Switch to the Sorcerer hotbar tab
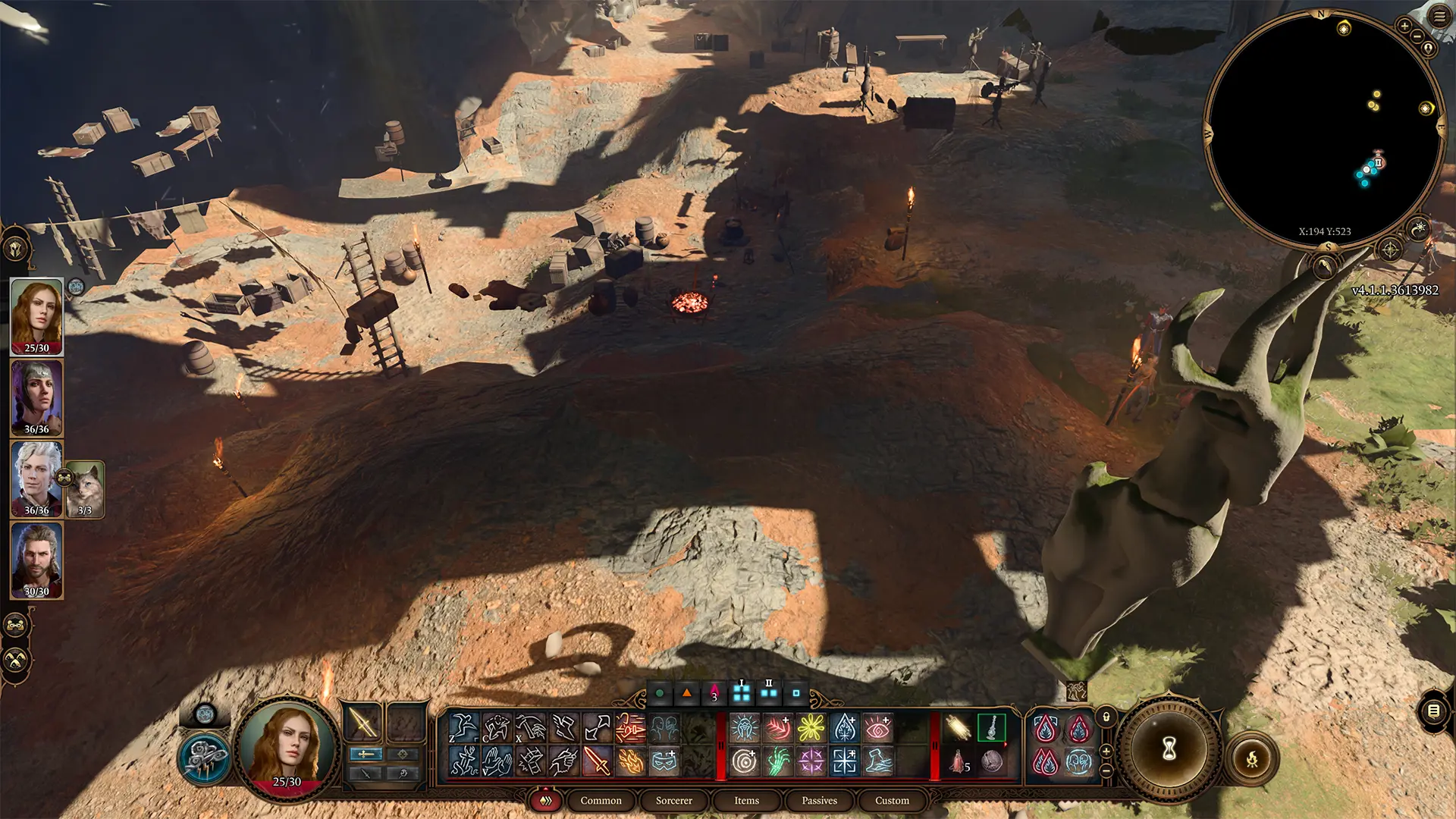Image resolution: width=1456 pixels, height=819 pixels. pos(673,800)
